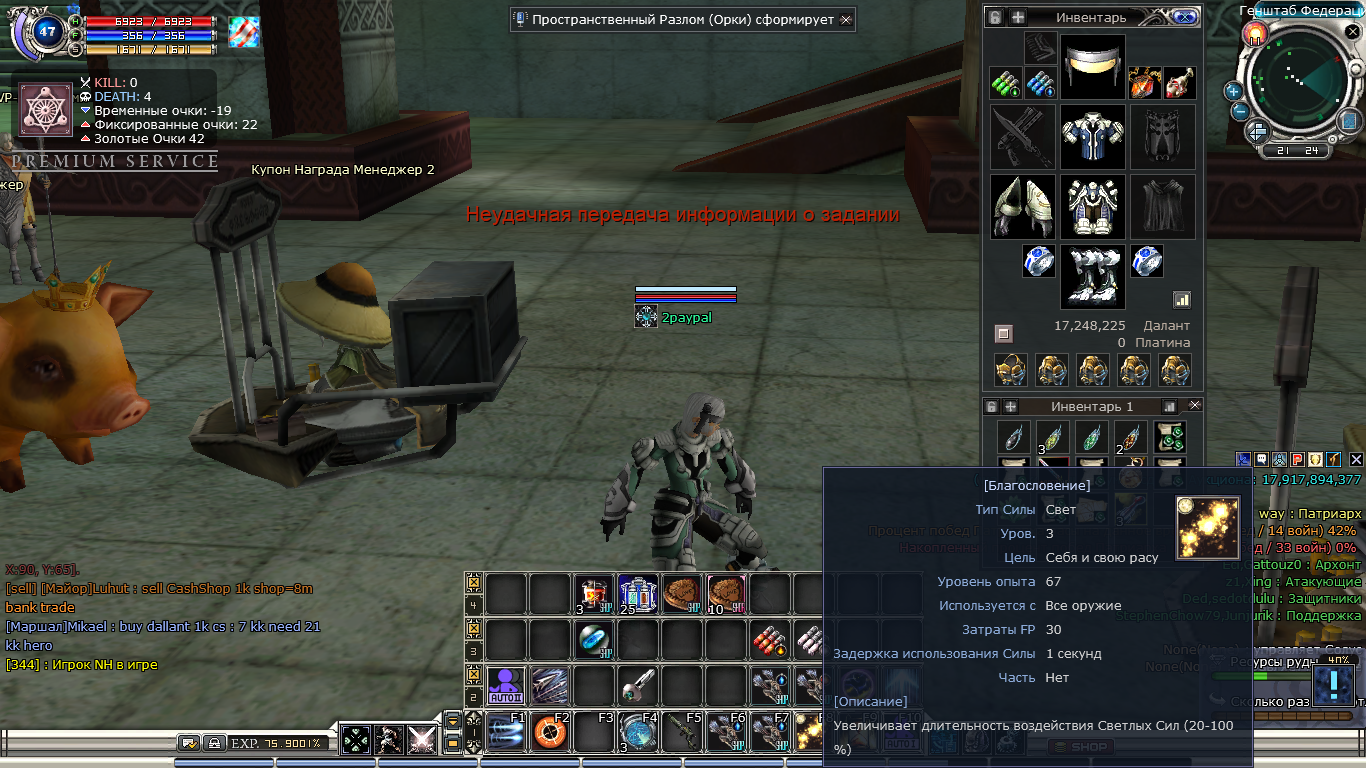Close the Инвентарь equipment window
Viewport: 1366px width, 768px height.
click(x=1185, y=17)
